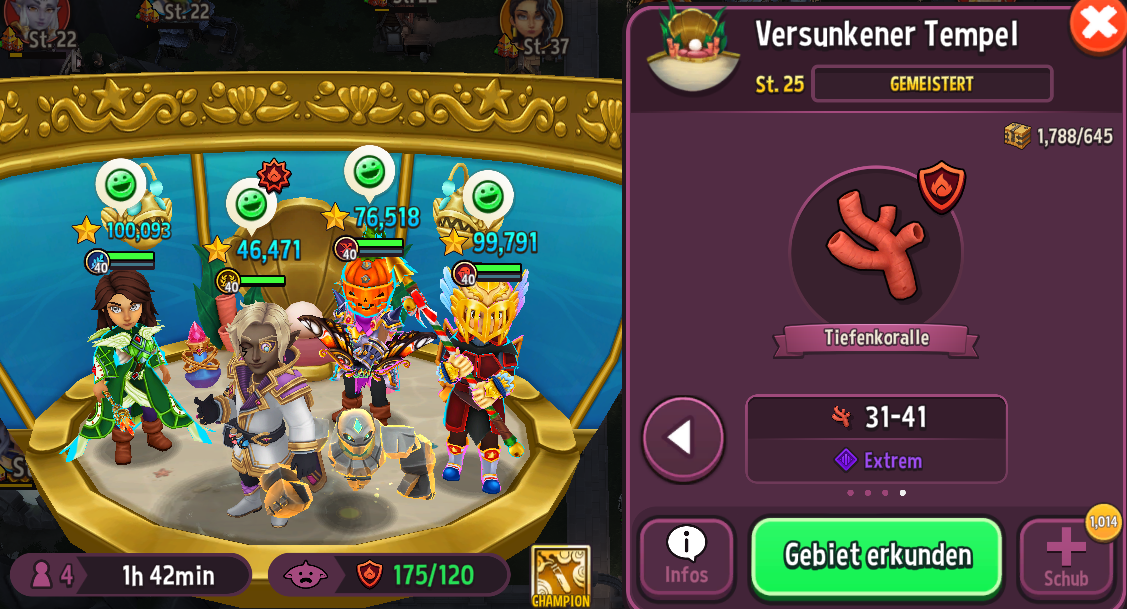Go to previous difficulty with left arrow
This screenshot has height=609, width=1127.
[683, 438]
